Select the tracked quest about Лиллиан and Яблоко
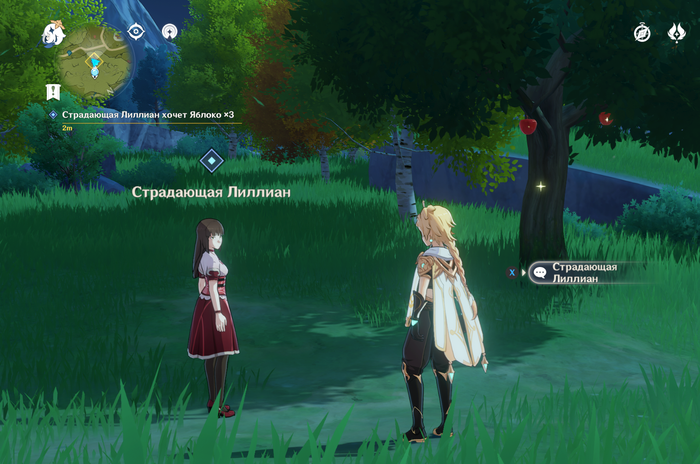Screen dimensions: 700x464 pos(147,115)
